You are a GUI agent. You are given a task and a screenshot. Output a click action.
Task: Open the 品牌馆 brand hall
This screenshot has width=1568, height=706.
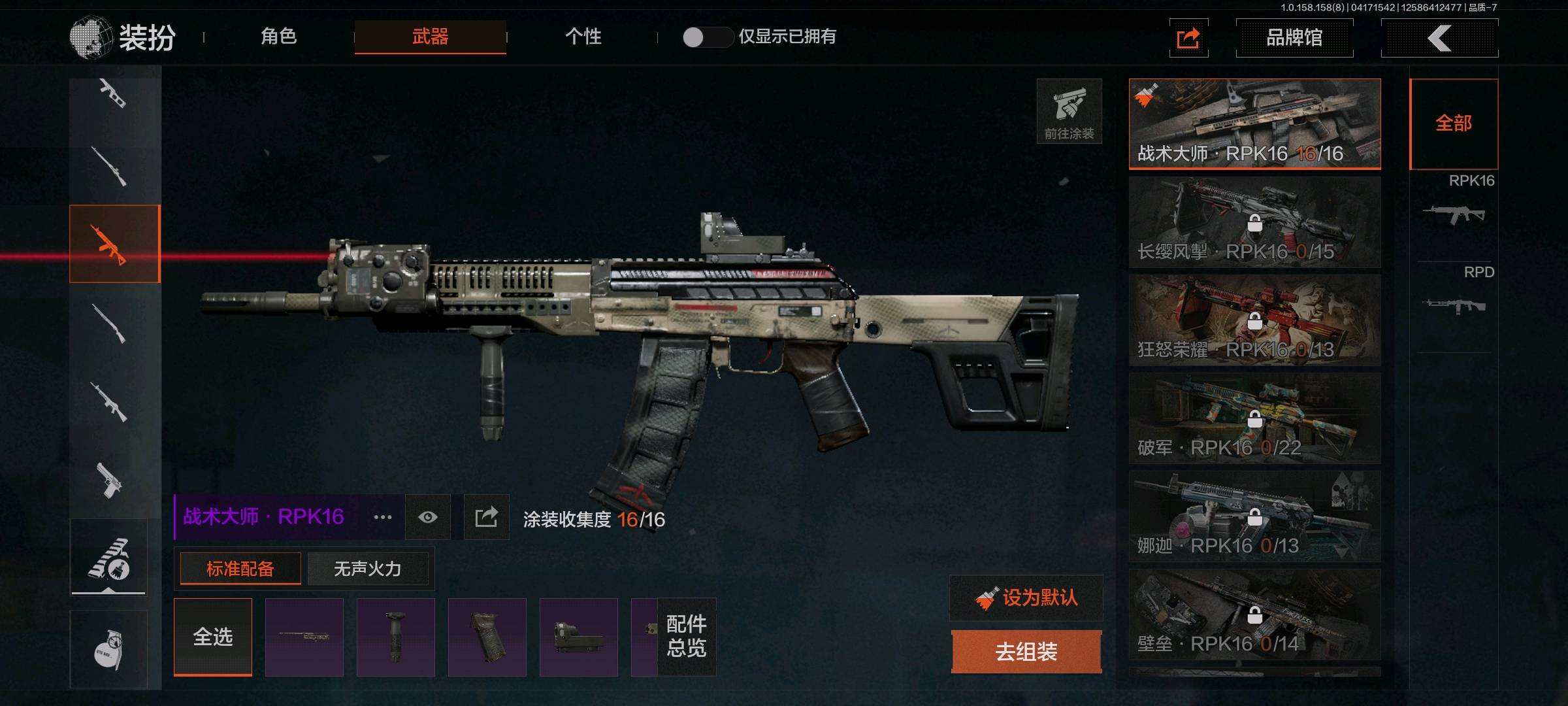click(x=1294, y=38)
